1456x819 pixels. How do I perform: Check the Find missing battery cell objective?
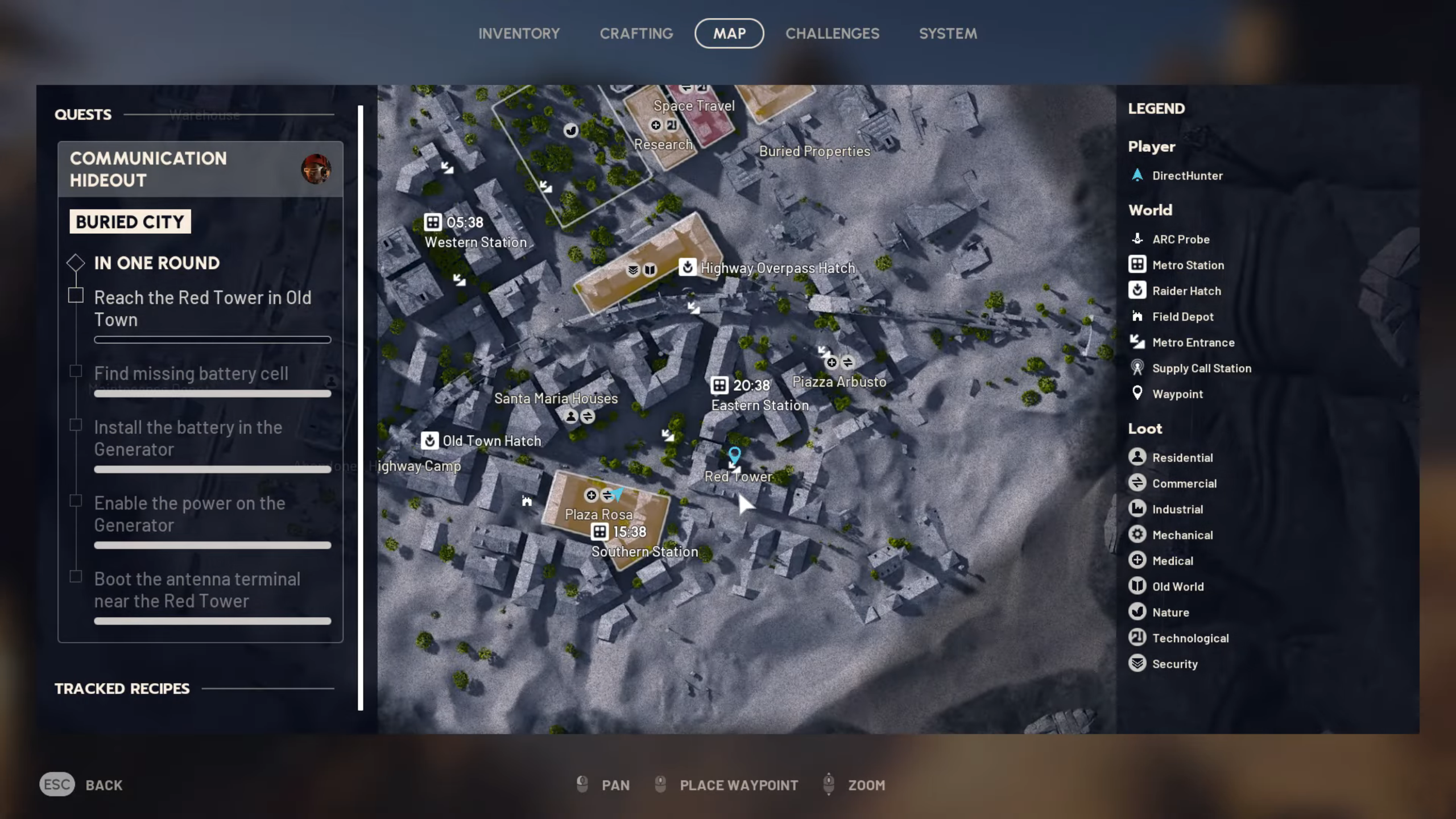pos(76,370)
